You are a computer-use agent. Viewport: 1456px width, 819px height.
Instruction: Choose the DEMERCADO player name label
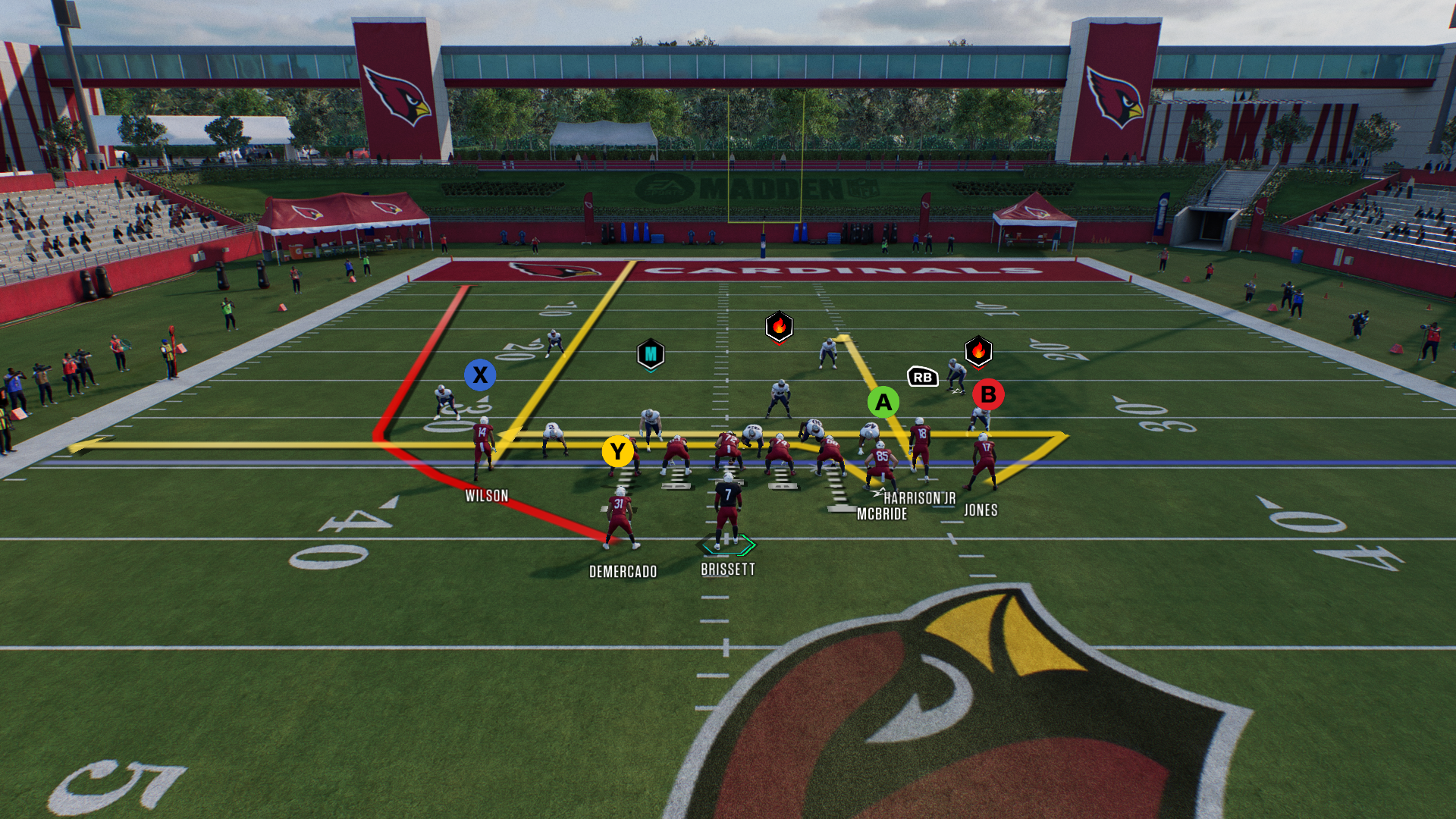point(623,572)
